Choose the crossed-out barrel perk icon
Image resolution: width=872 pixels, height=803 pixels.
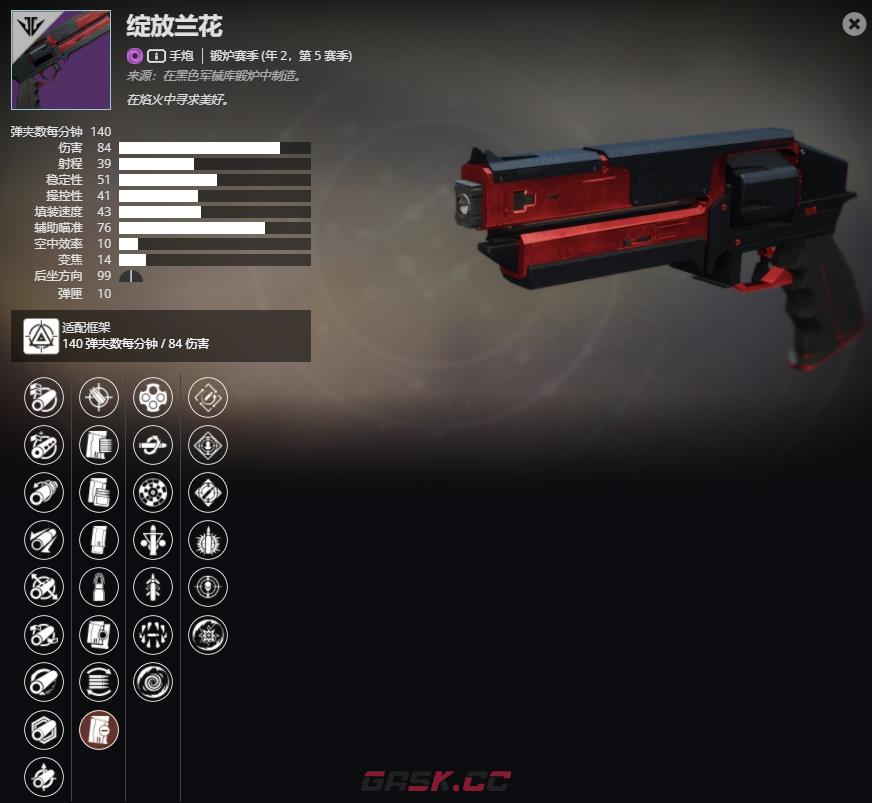pos(44,587)
